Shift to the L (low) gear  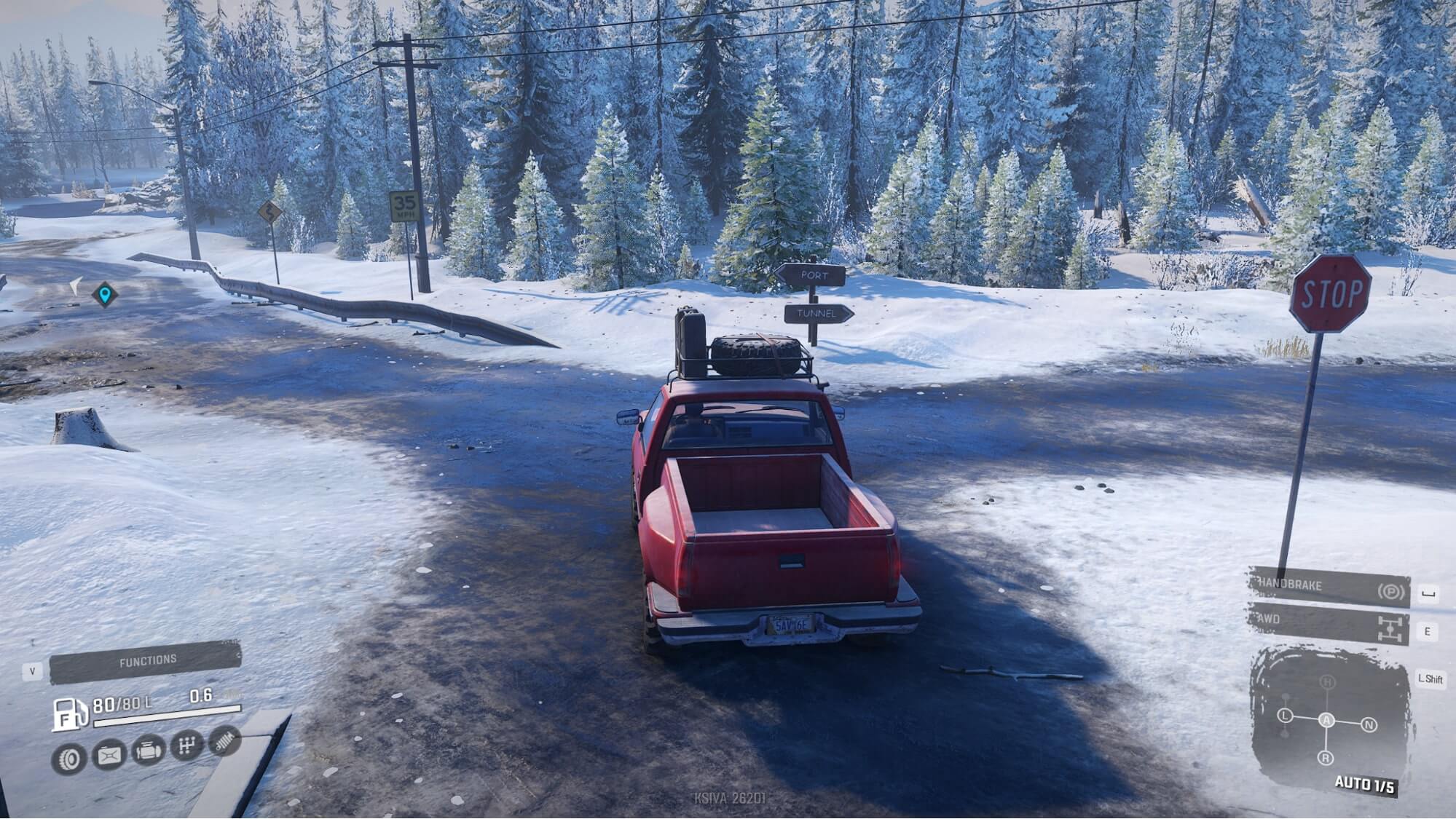[1285, 716]
